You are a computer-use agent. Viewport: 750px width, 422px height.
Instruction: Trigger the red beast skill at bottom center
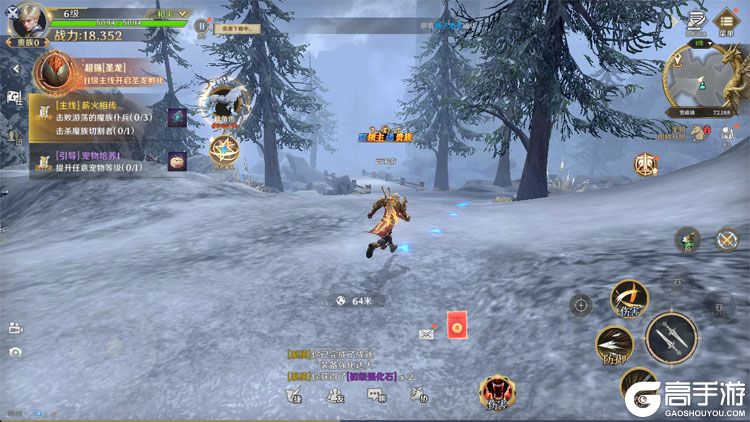(x=496, y=392)
